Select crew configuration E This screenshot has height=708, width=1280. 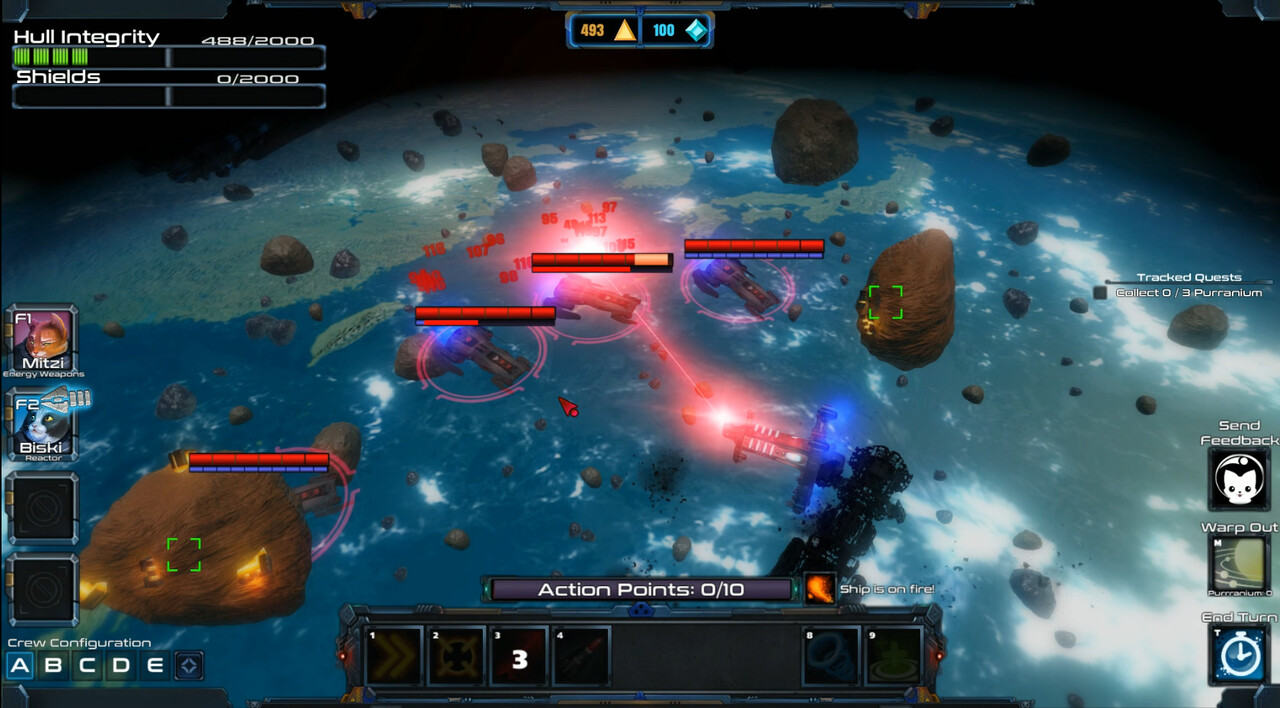(x=154, y=666)
